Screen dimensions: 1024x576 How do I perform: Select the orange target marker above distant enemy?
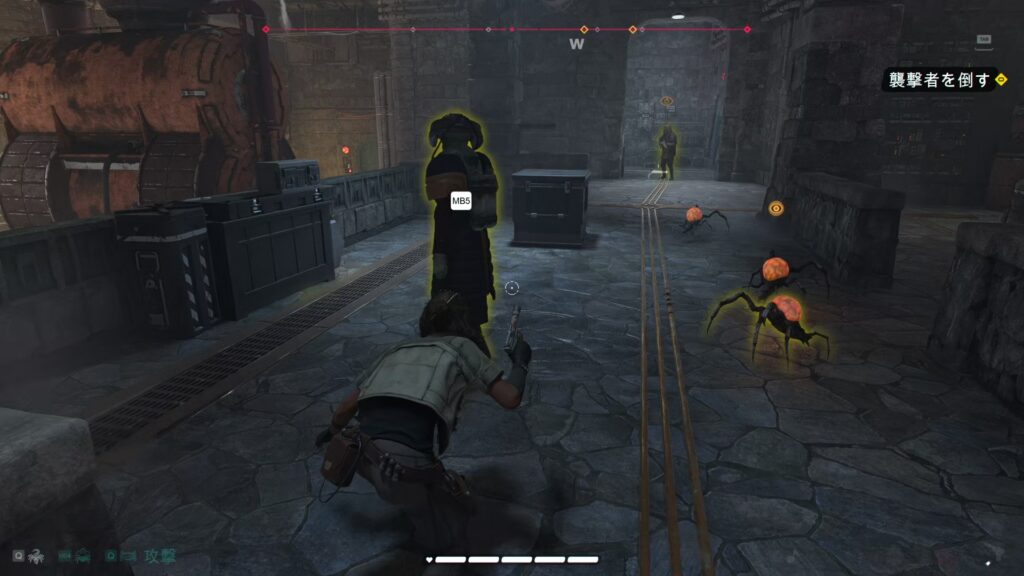point(667,101)
